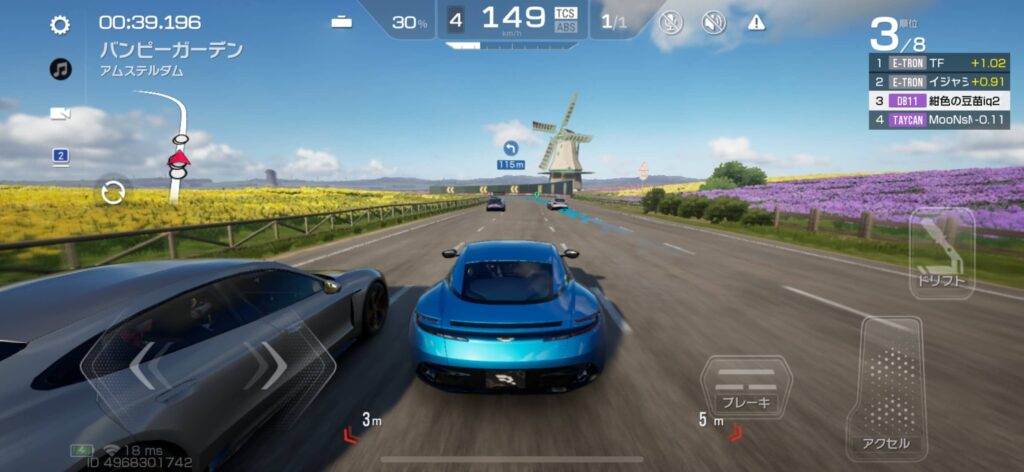Switch the camera view

(60, 113)
